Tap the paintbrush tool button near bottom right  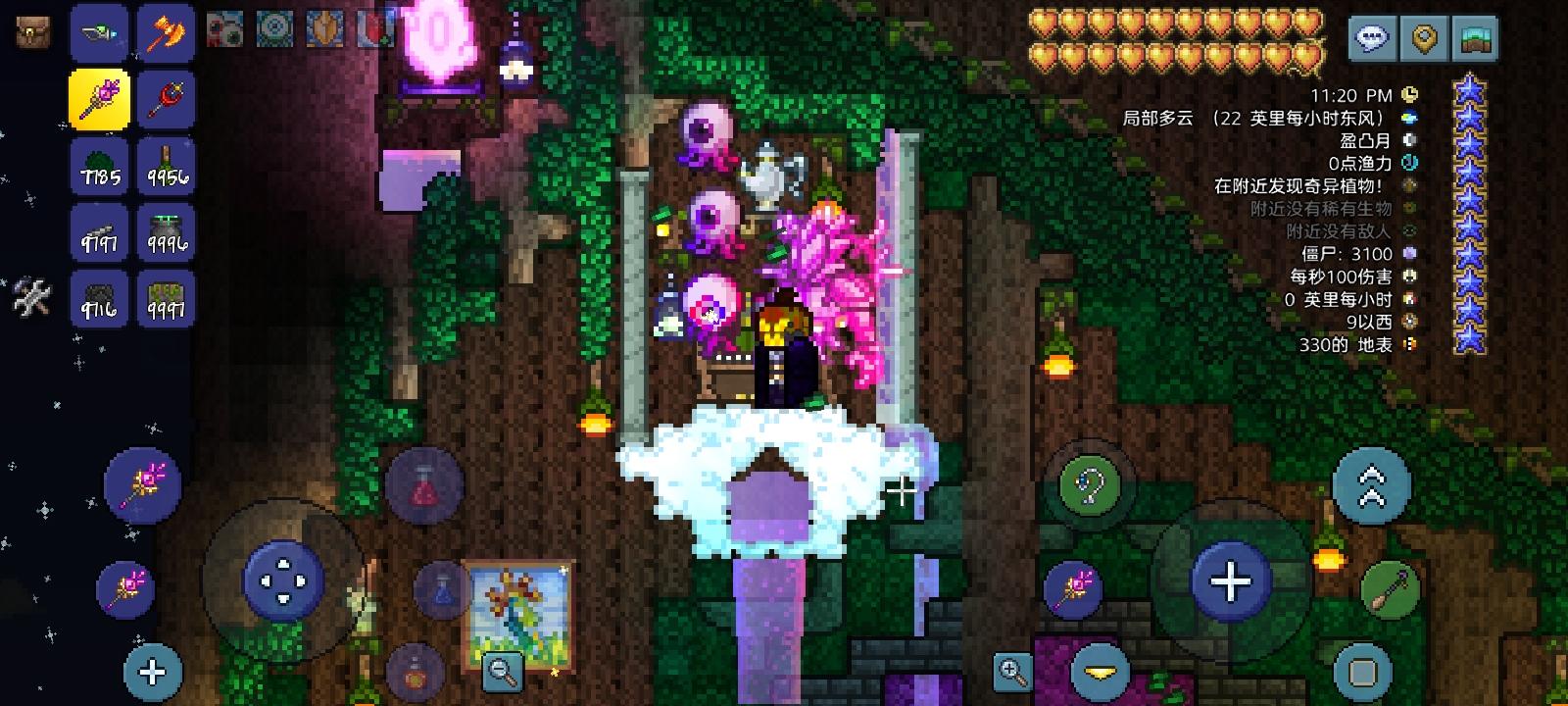[1390, 588]
